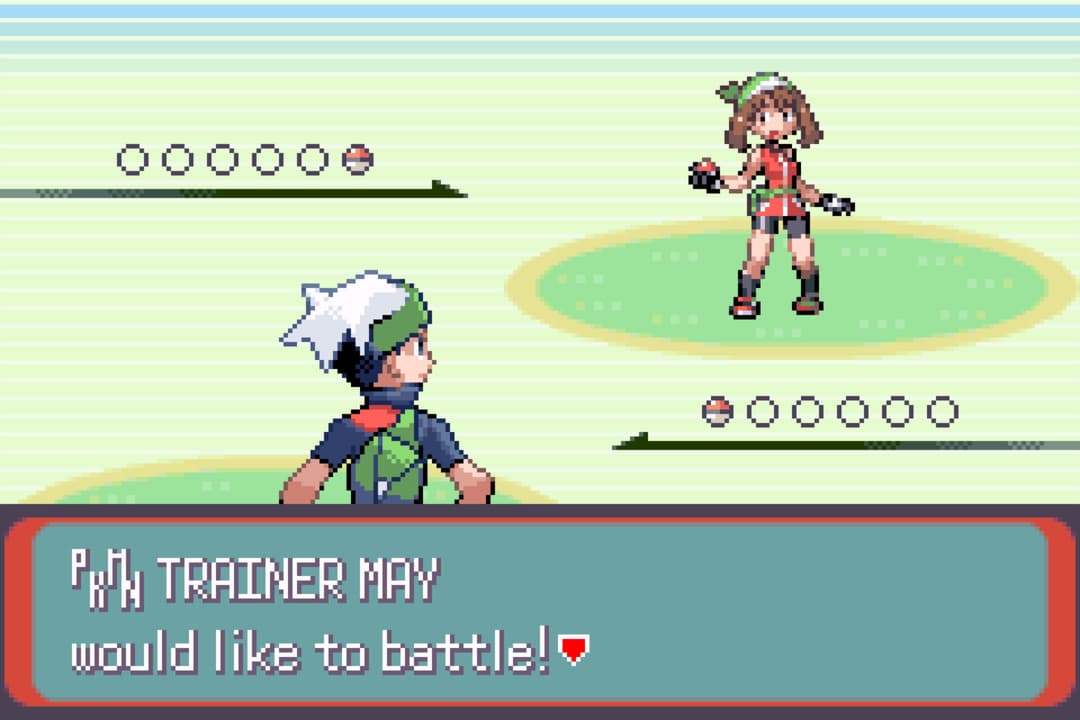Viewport: 1080px width, 720px height.
Task: Click the "Trainer May would like to battle" message box
Action: [x=540, y=611]
